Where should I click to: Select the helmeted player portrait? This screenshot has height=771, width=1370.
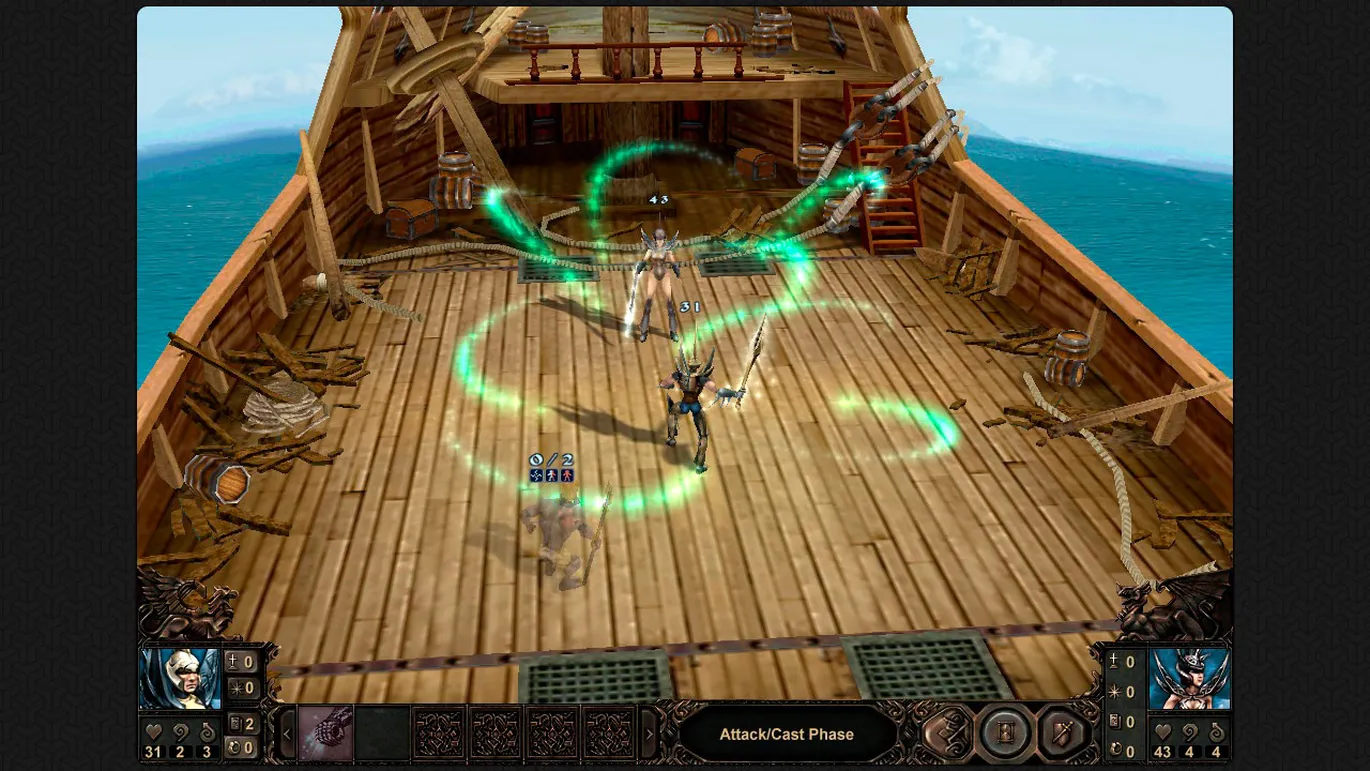pyautogui.click(x=180, y=679)
